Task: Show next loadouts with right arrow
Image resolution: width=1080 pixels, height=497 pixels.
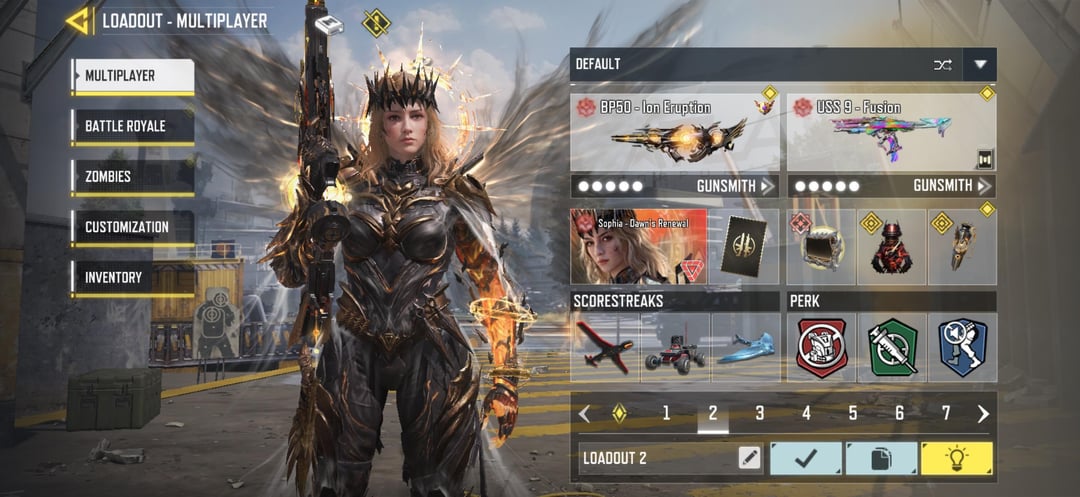Action: pyautogui.click(x=983, y=413)
